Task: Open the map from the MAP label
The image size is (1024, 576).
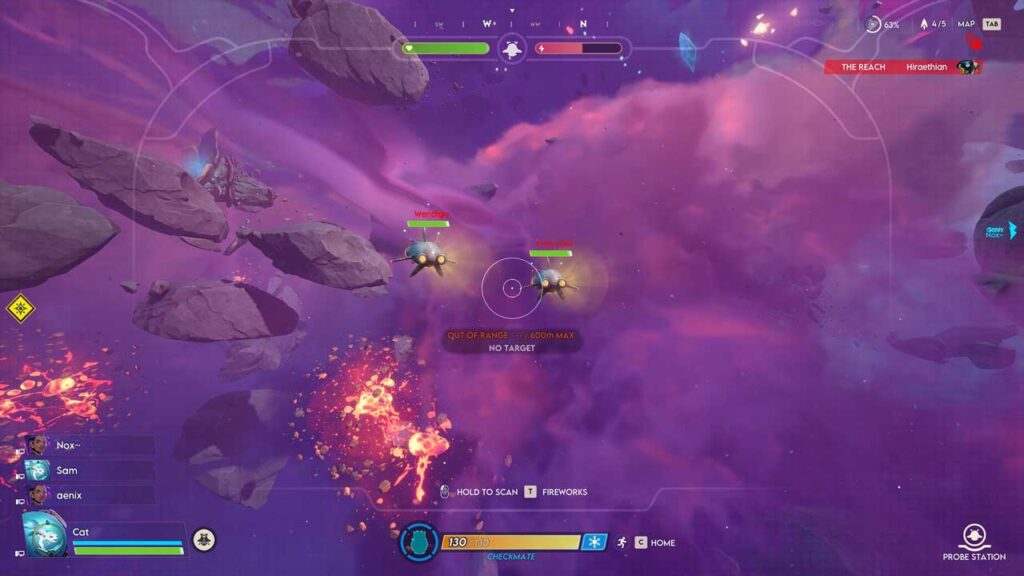Action: click(x=966, y=24)
